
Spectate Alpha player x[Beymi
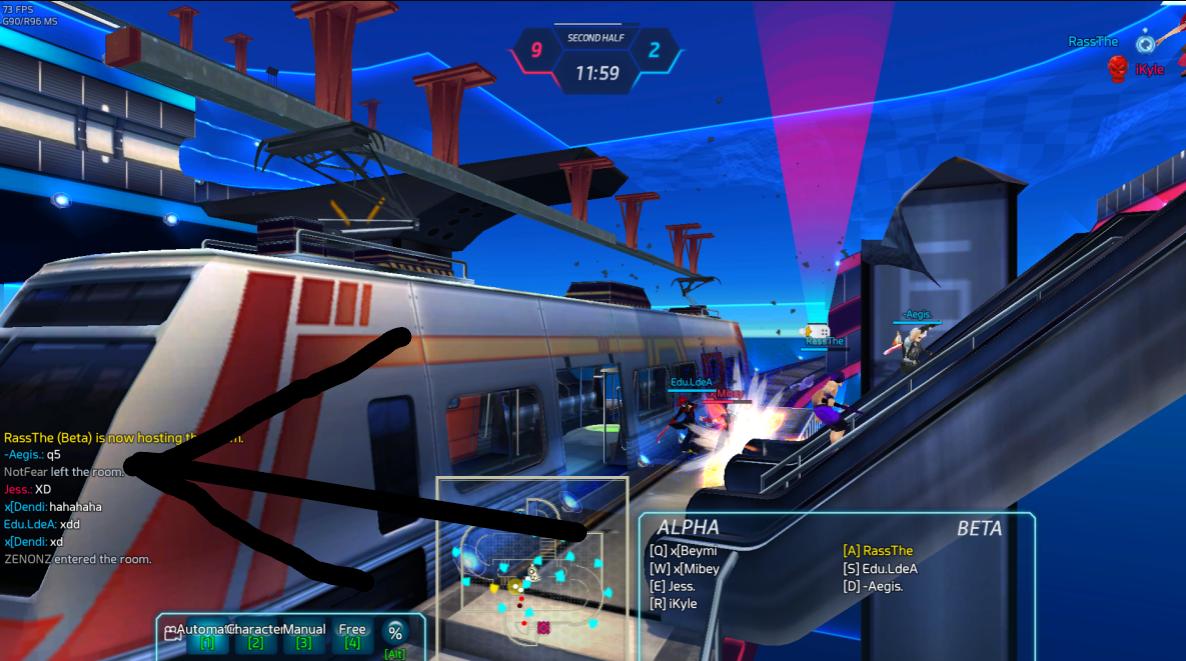click(684, 551)
